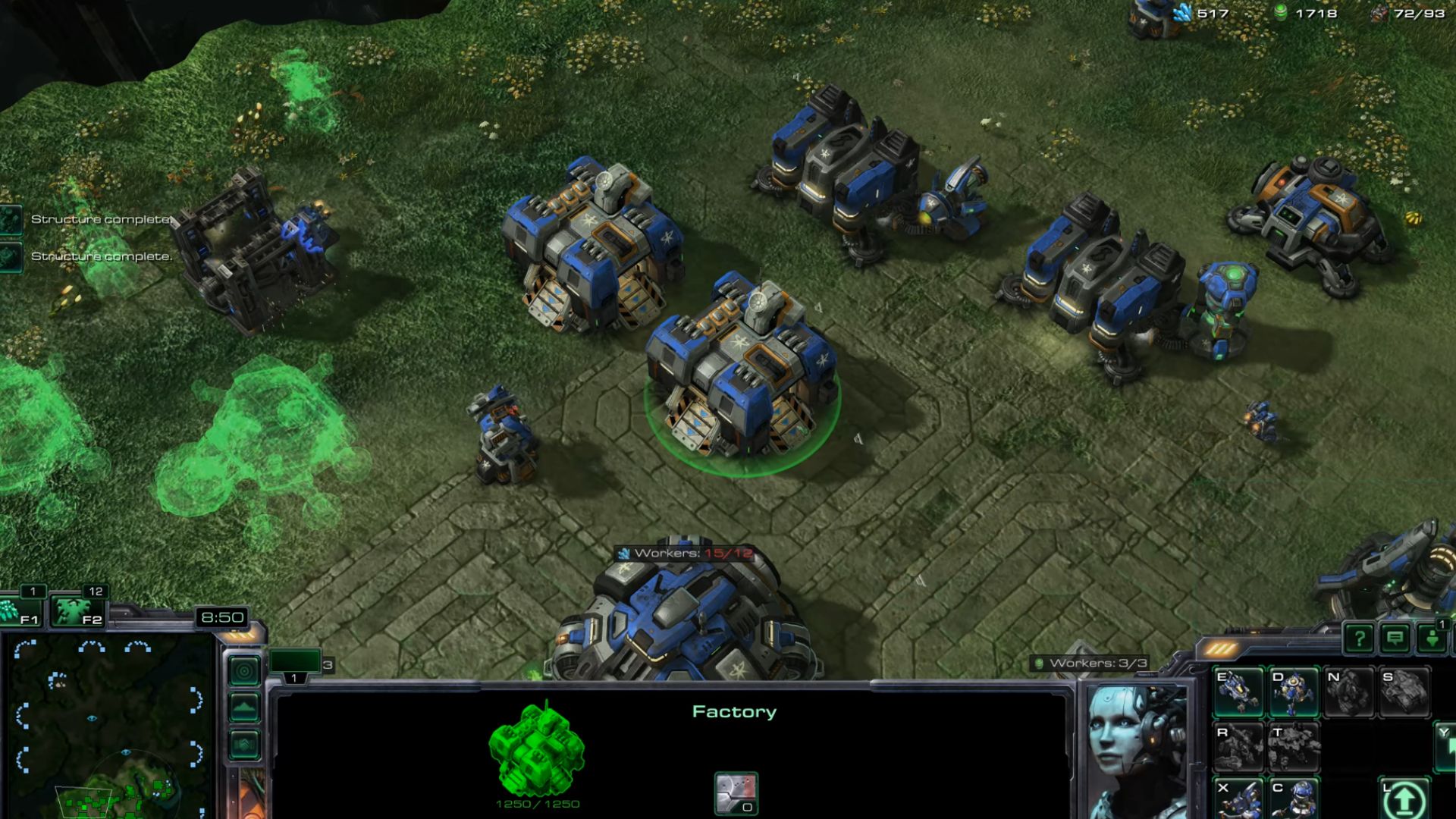The height and width of the screenshot is (819, 1456).
Task: Click the minerals counter icon showing 517
Action: click(1181, 13)
